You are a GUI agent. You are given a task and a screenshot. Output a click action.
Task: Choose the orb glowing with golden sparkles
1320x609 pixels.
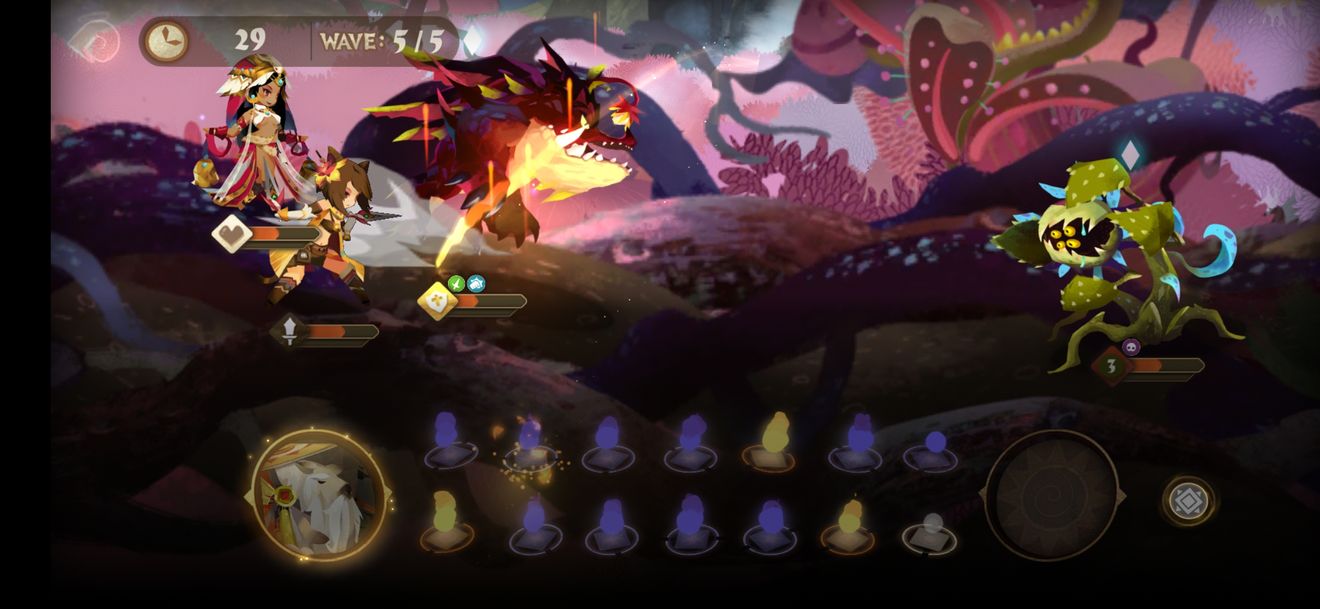point(530,446)
